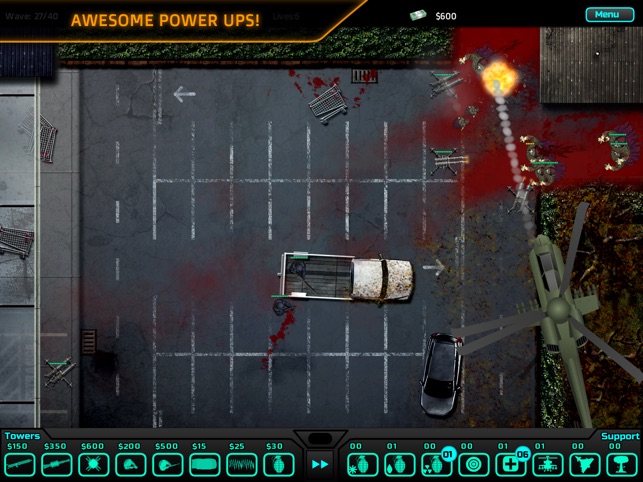Choose the $350 tower

[x=56, y=464]
